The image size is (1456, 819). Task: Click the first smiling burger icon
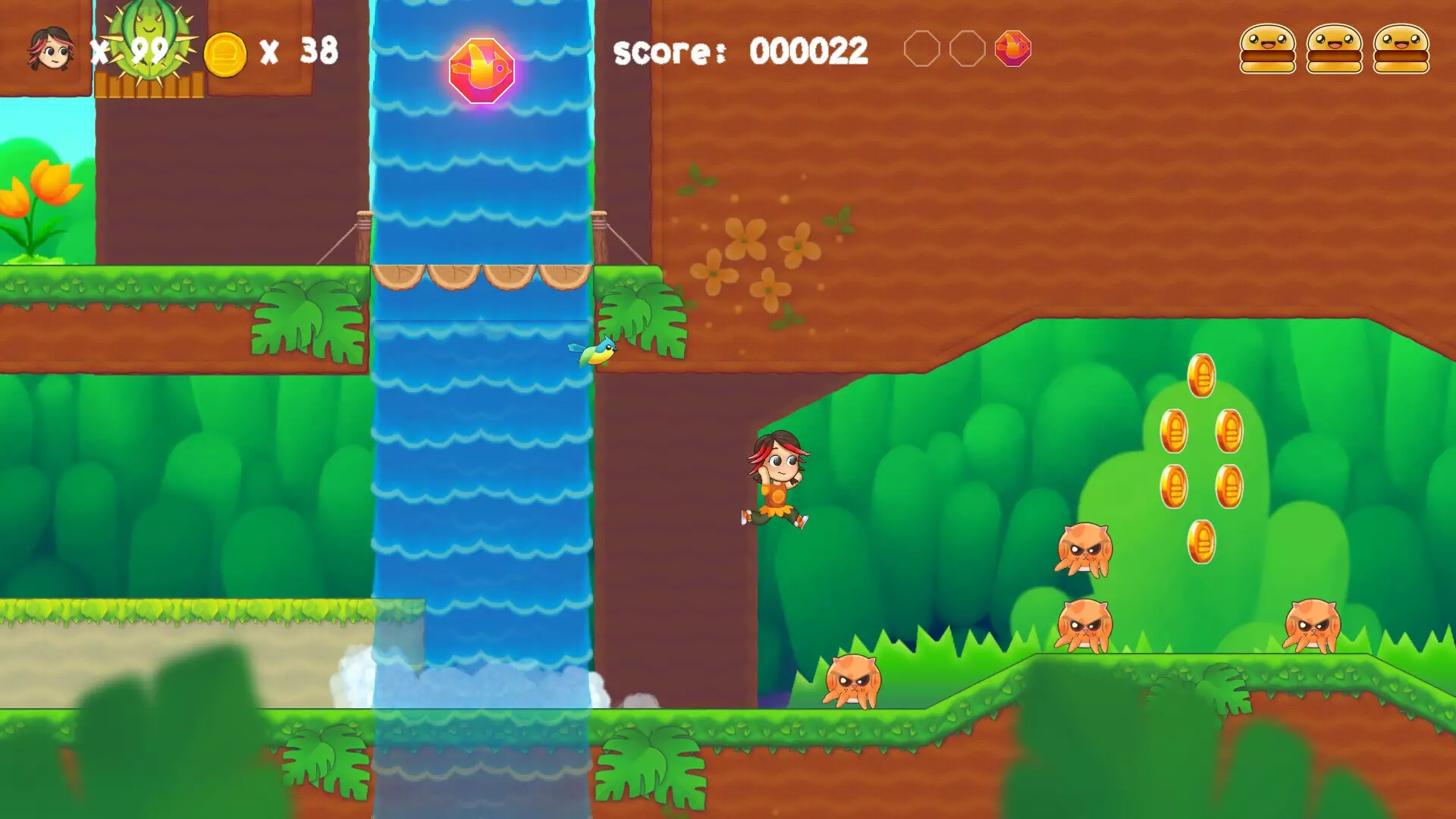click(x=1266, y=49)
